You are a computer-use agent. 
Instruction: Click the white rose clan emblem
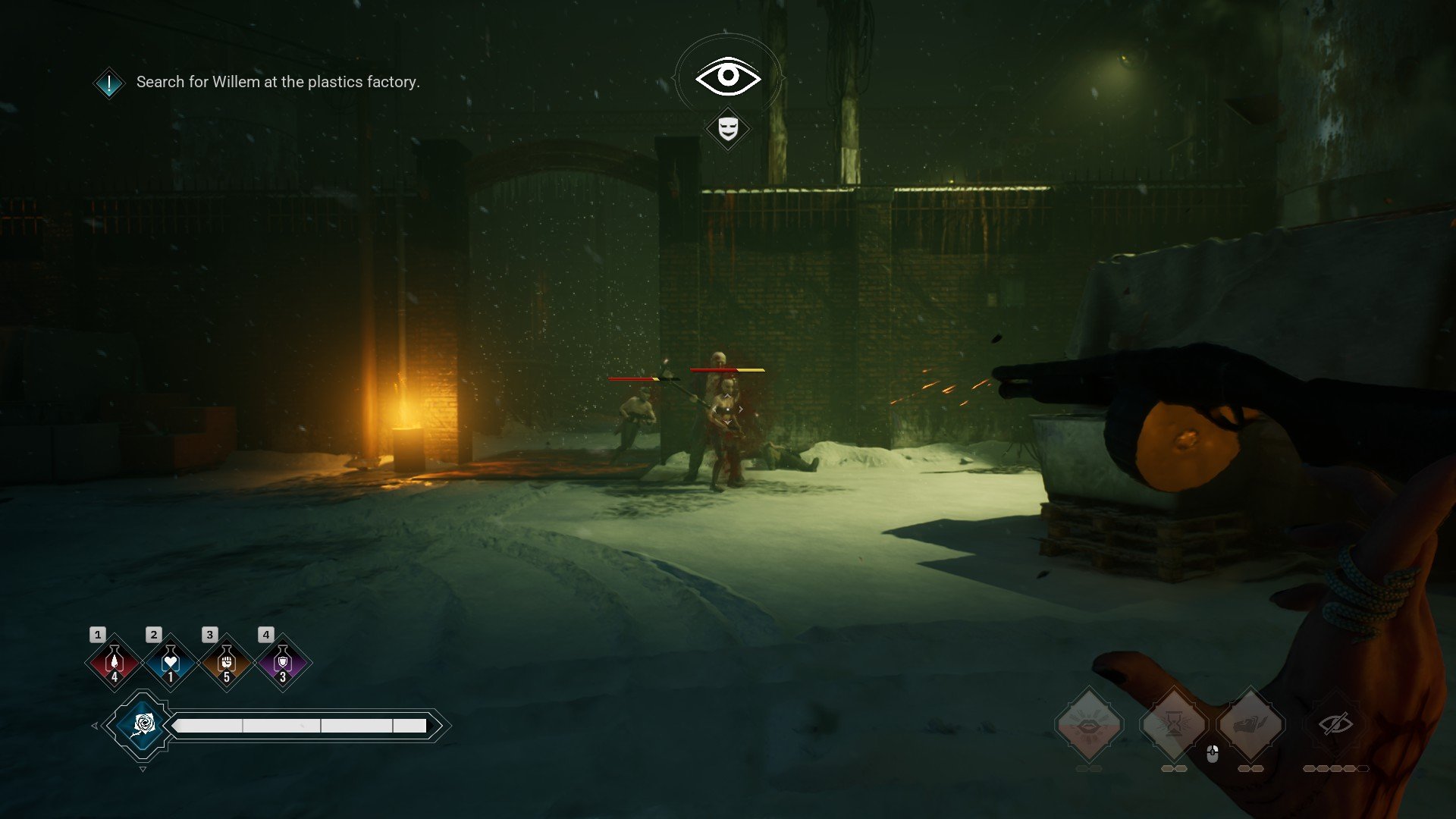tap(142, 726)
